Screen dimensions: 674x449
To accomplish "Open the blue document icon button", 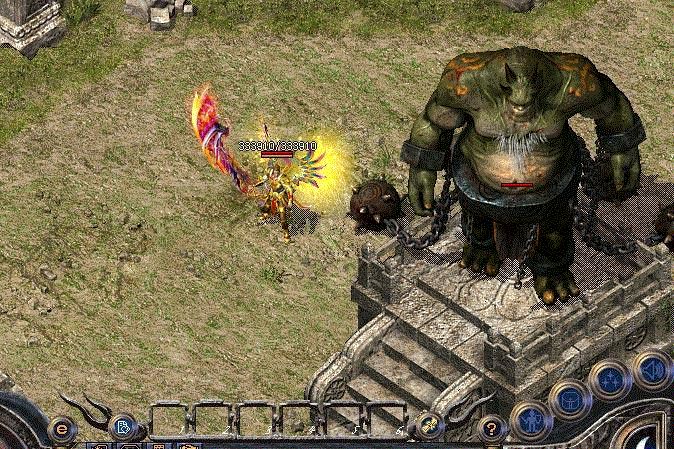I will pyautogui.click(x=123, y=427).
